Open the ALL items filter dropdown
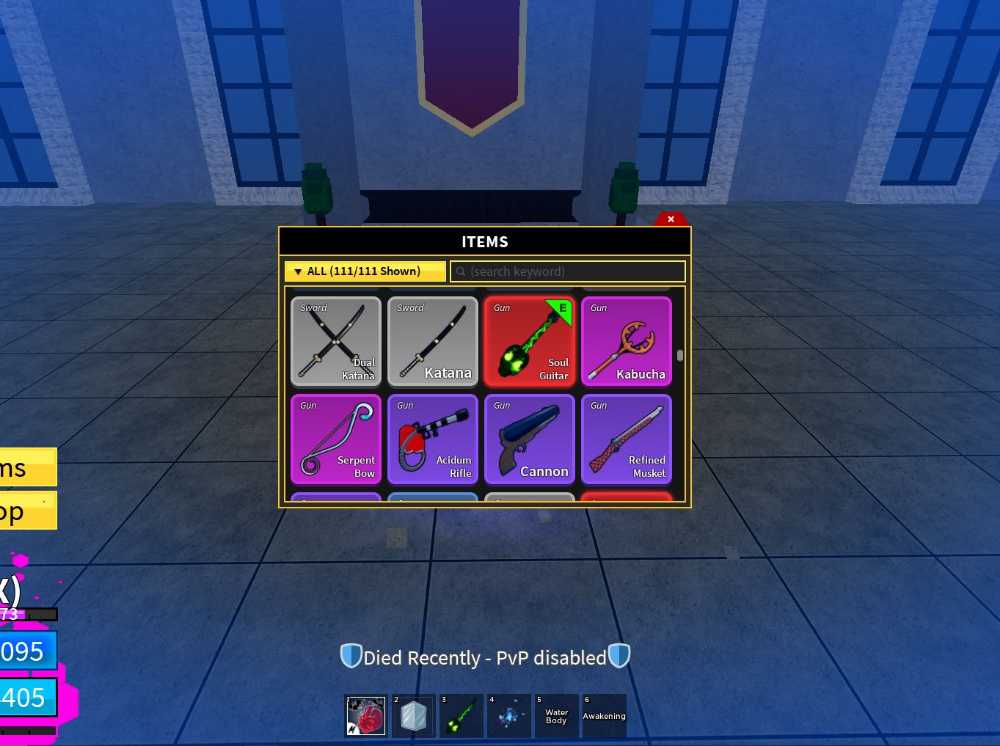1000x746 pixels. click(x=365, y=271)
